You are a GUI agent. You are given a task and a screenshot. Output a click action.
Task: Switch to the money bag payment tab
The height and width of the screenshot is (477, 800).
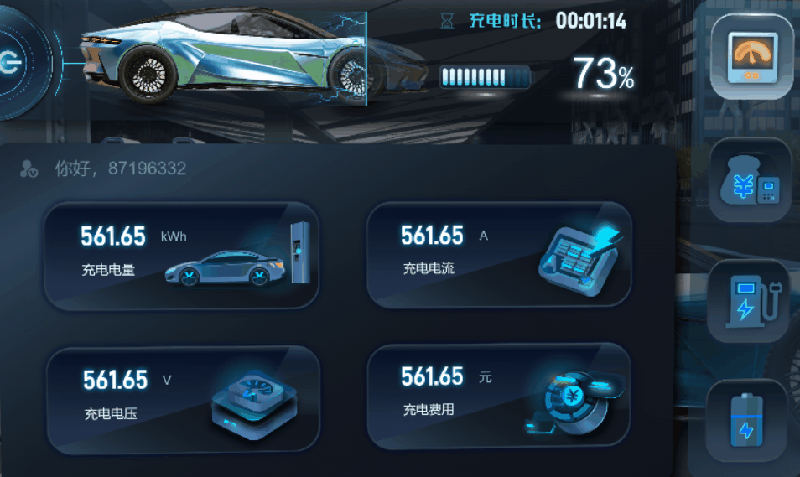click(751, 181)
